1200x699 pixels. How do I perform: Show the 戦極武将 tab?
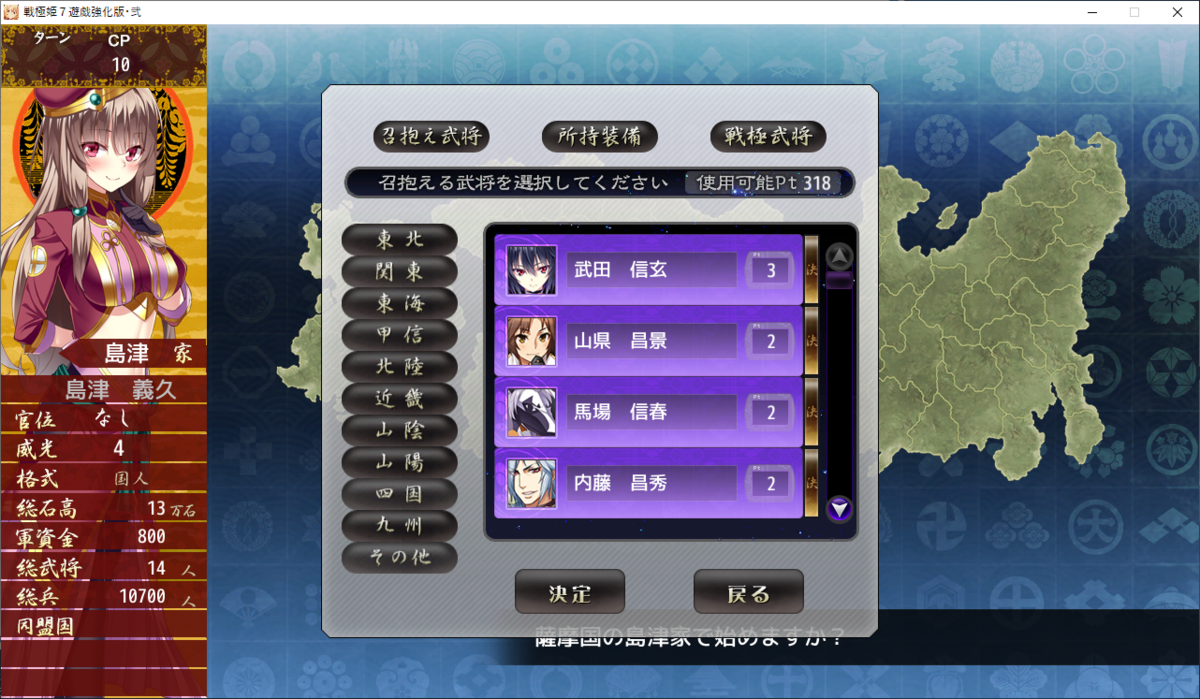click(768, 135)
